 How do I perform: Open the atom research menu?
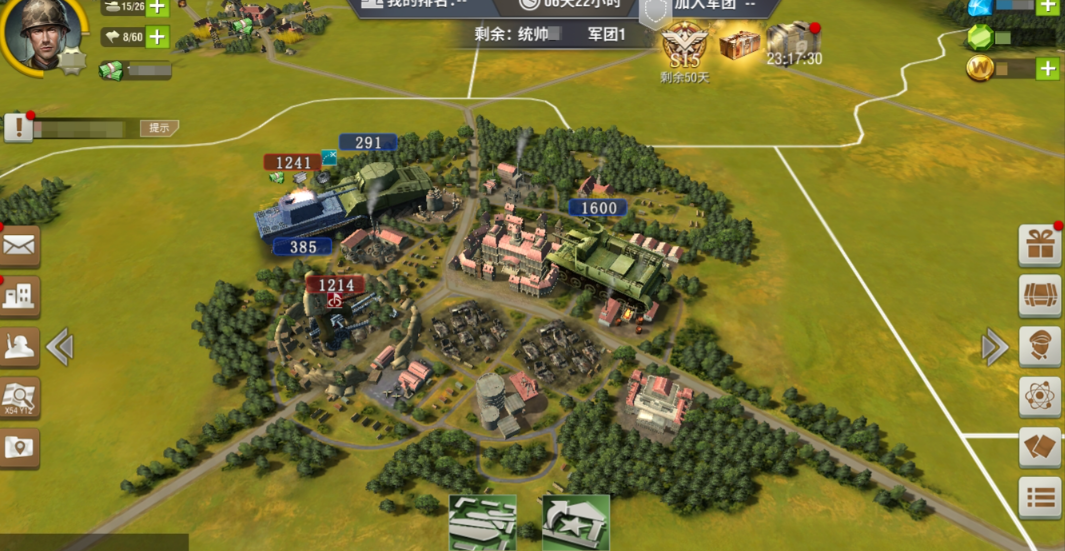pos(1040,397)
